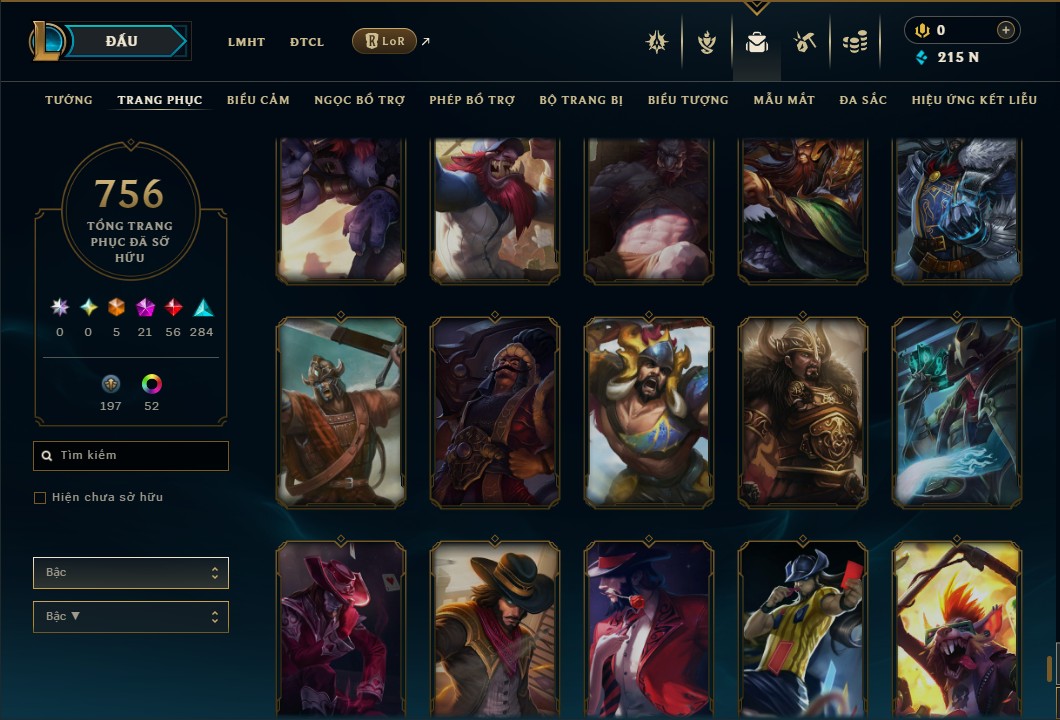Switch to ĐTCL game mode
The image size is (1060, 720).
coord(307,42)
